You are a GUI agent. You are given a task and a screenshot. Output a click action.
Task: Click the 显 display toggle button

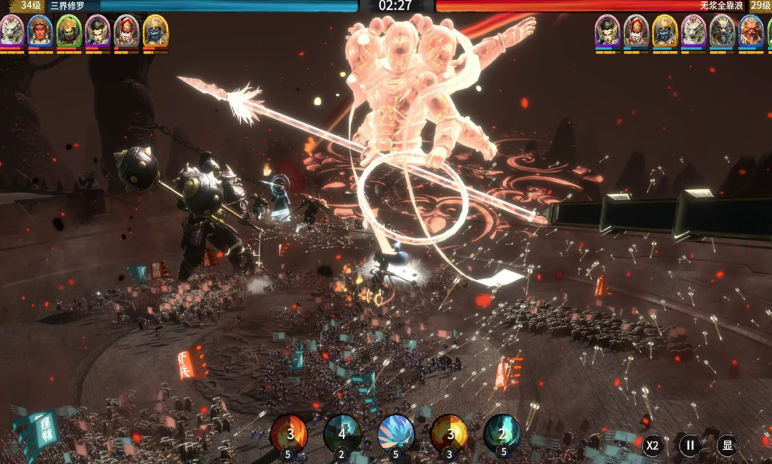(x=727, y=445)
